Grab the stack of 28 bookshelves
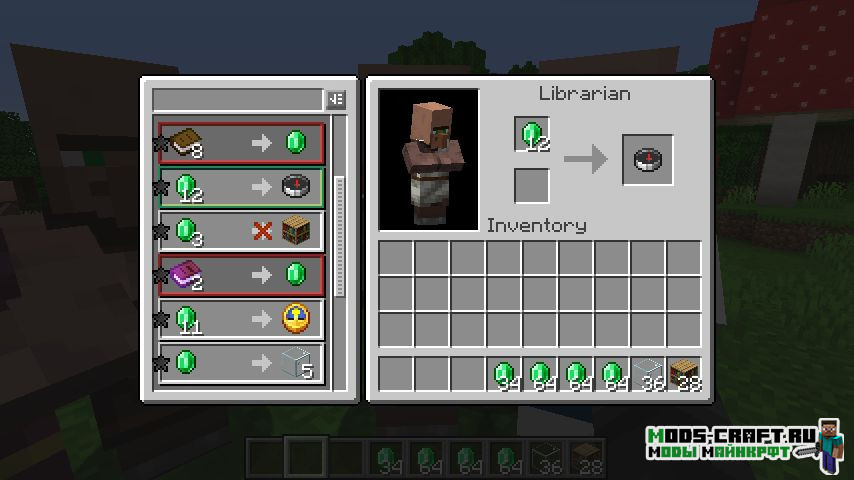The image size is (854, 480). pyautogui.click(x=684, y=374)
